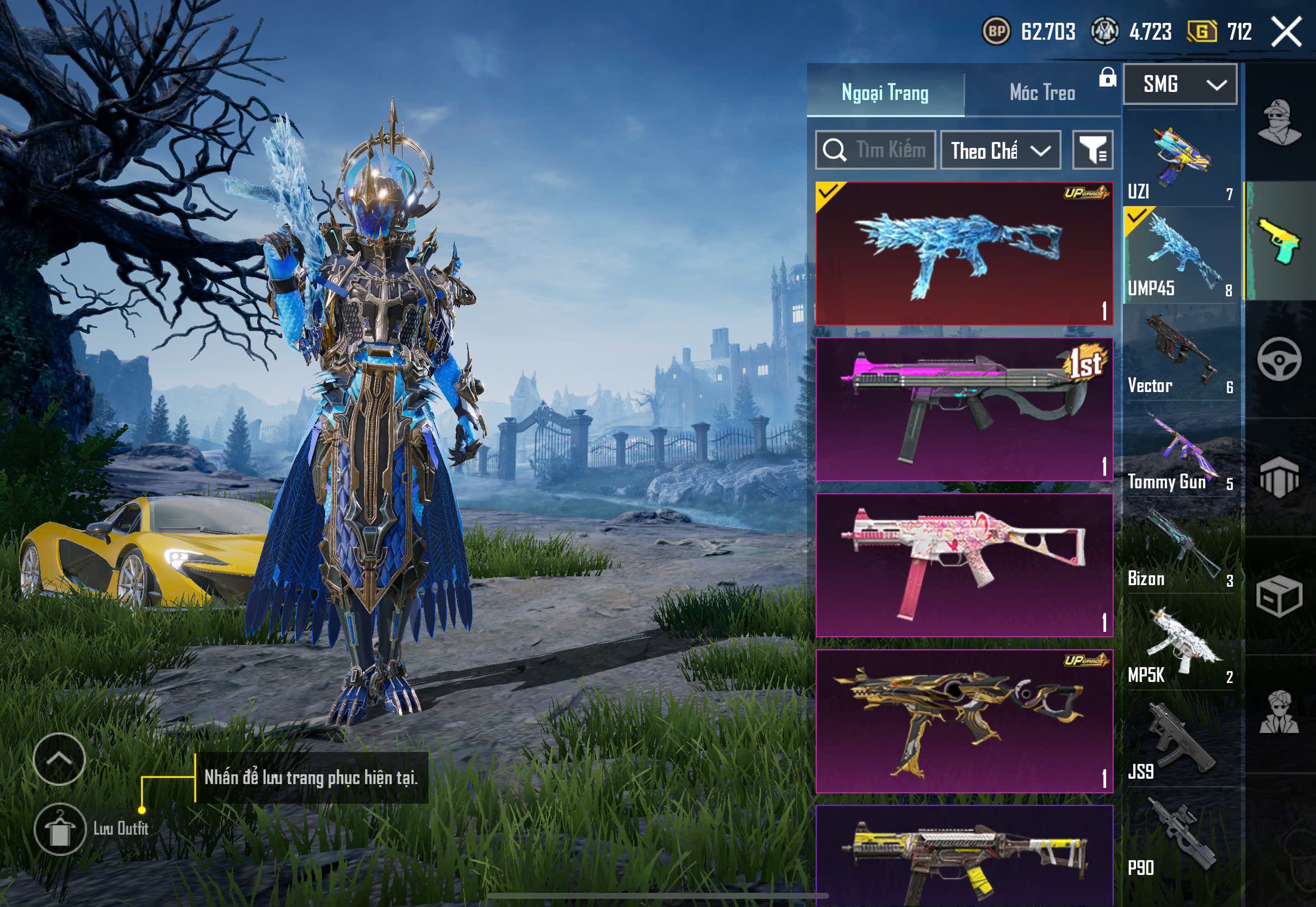Select the icy blue UMP45 skin

pos(964,253)
